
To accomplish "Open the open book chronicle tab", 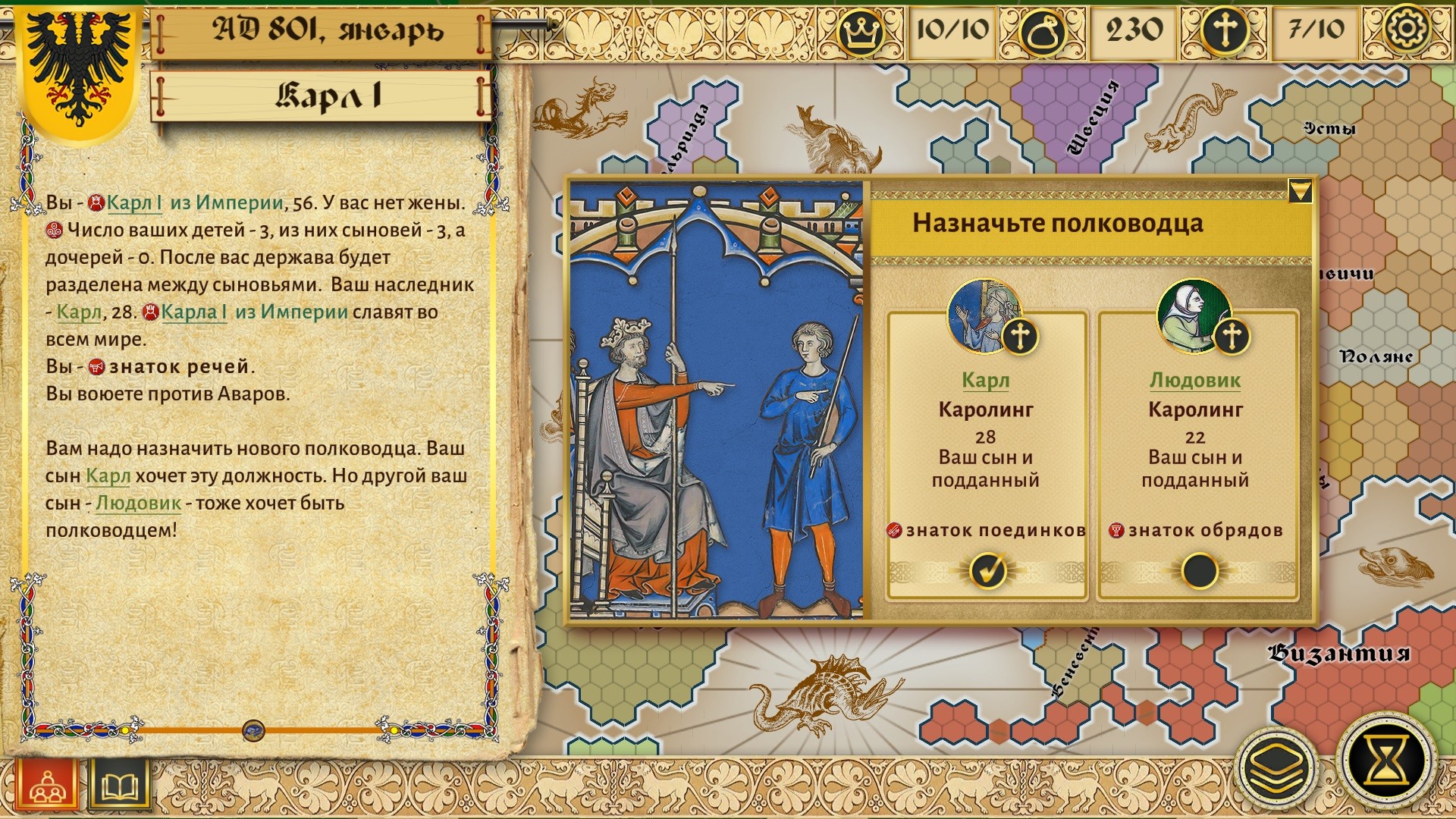I will point(120,786).
